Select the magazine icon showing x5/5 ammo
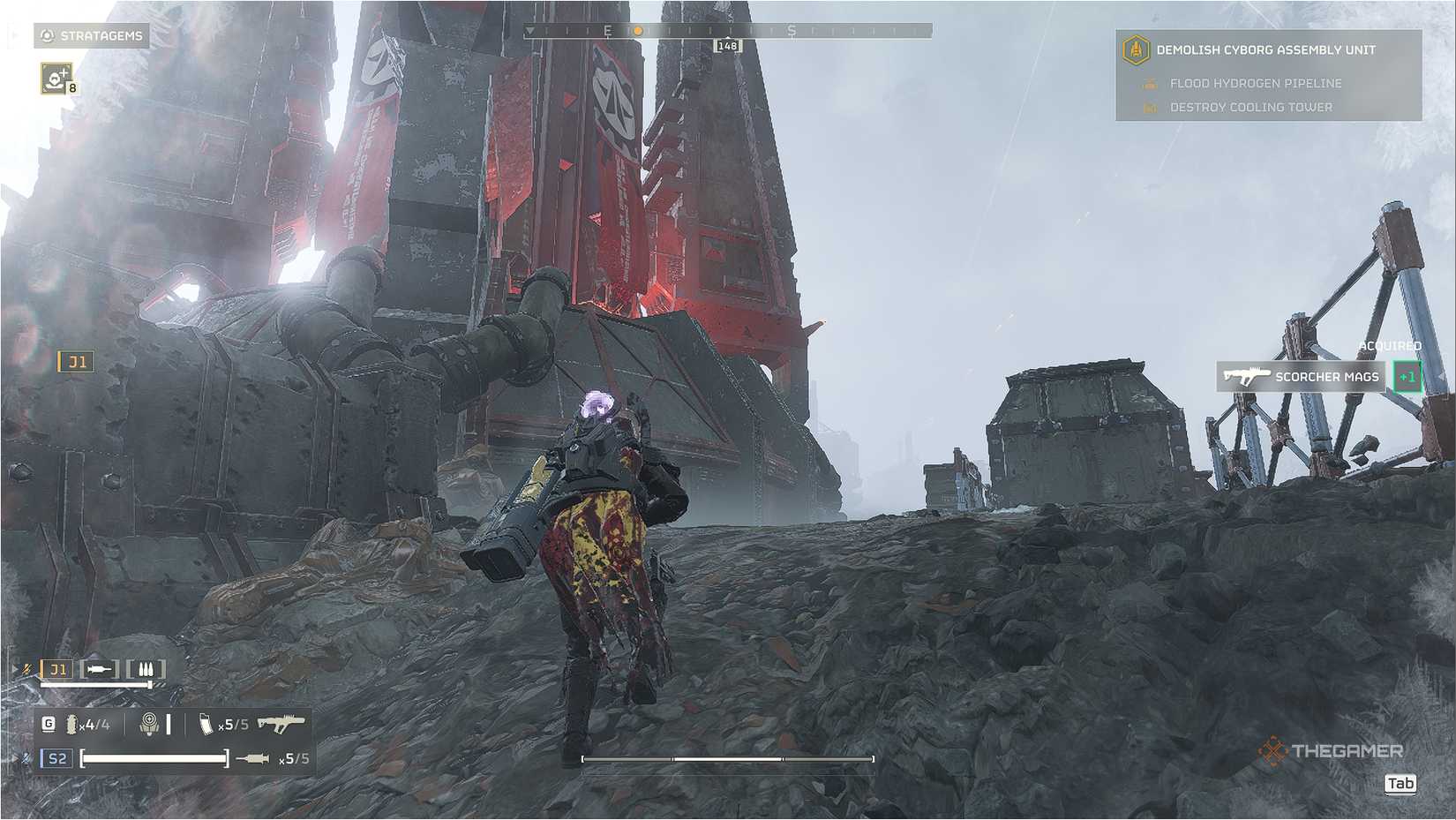Image resolution: width=1456 pixels, height=820 pixels. click(206, 725)
